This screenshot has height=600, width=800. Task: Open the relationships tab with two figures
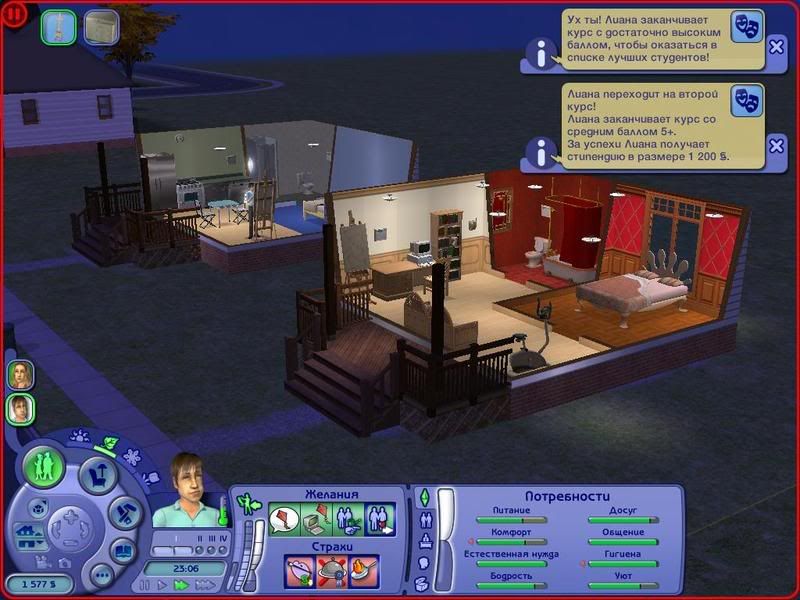[x=422, y=519]
